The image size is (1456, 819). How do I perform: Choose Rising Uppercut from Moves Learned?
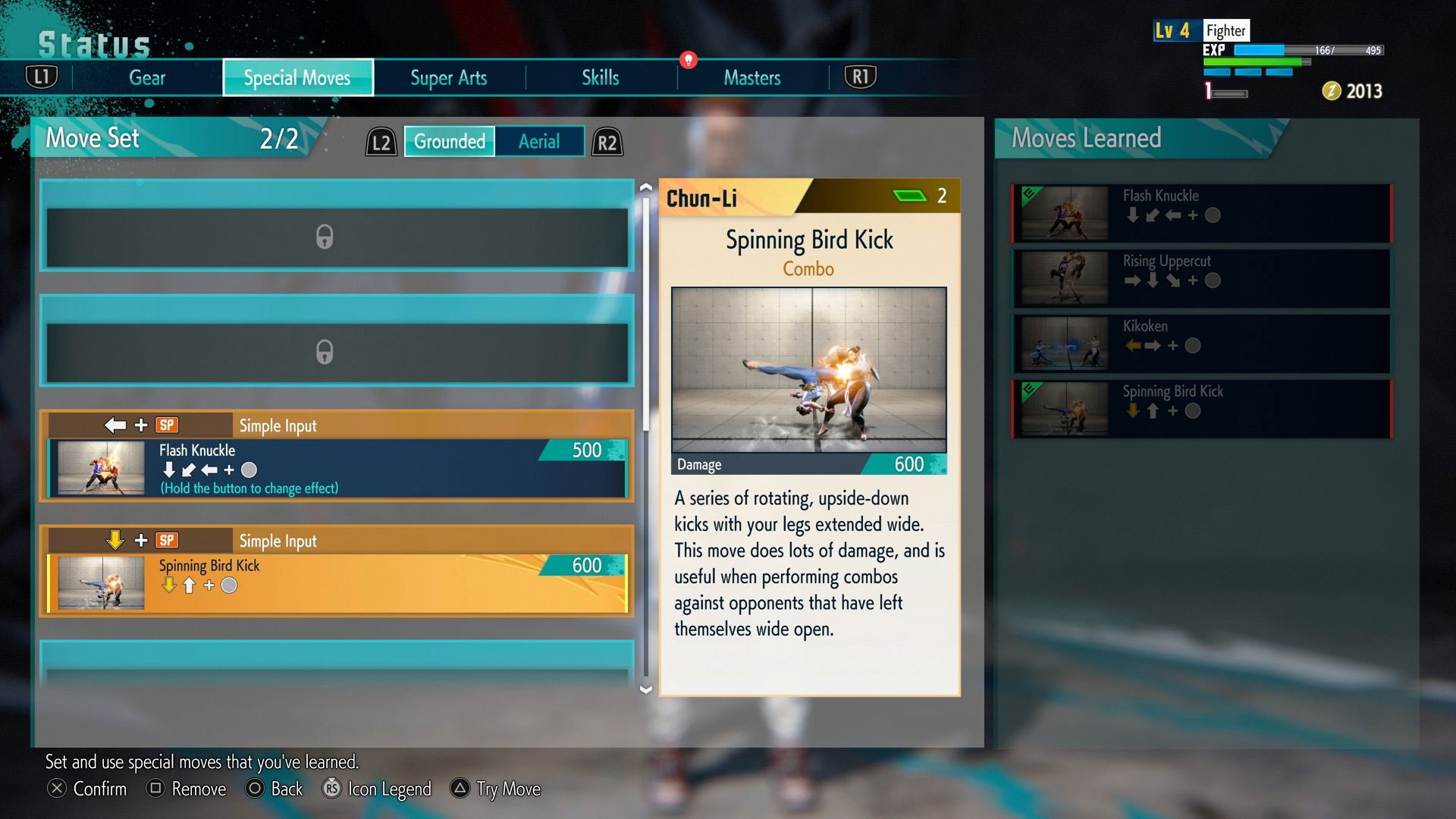click(1202, 279)
